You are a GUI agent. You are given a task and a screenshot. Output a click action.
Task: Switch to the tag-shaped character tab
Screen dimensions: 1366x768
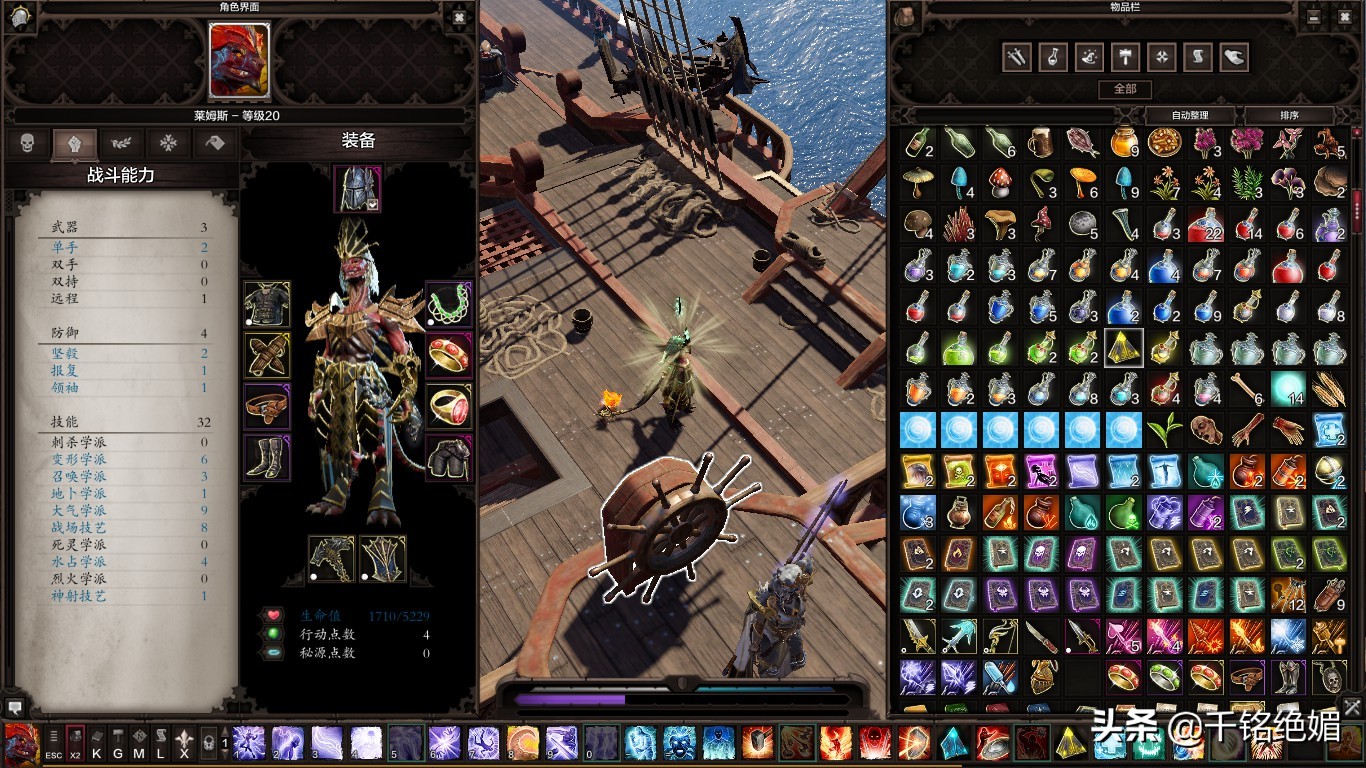point(215,143)
